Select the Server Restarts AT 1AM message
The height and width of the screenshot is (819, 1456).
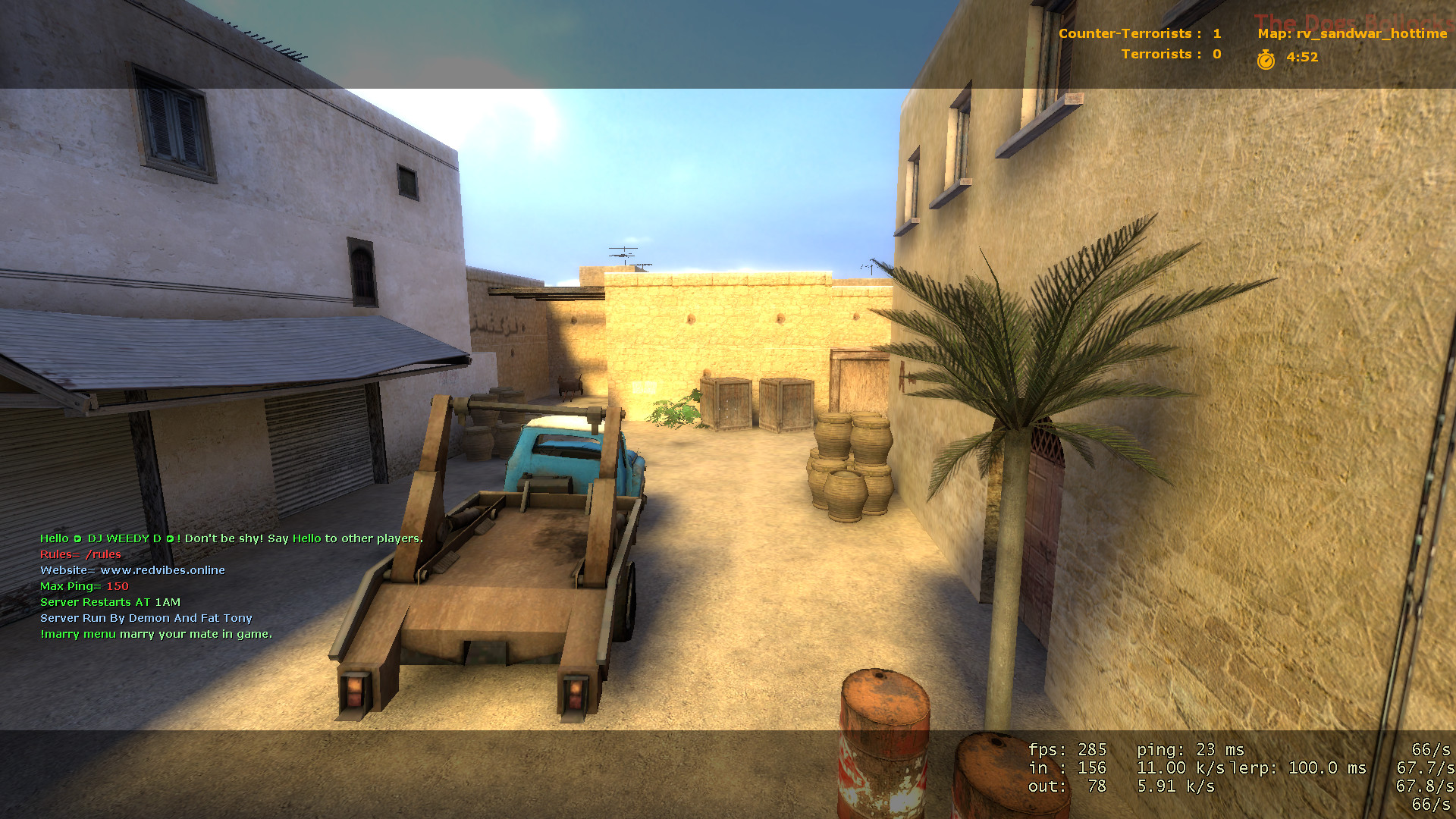pos(110,602)
